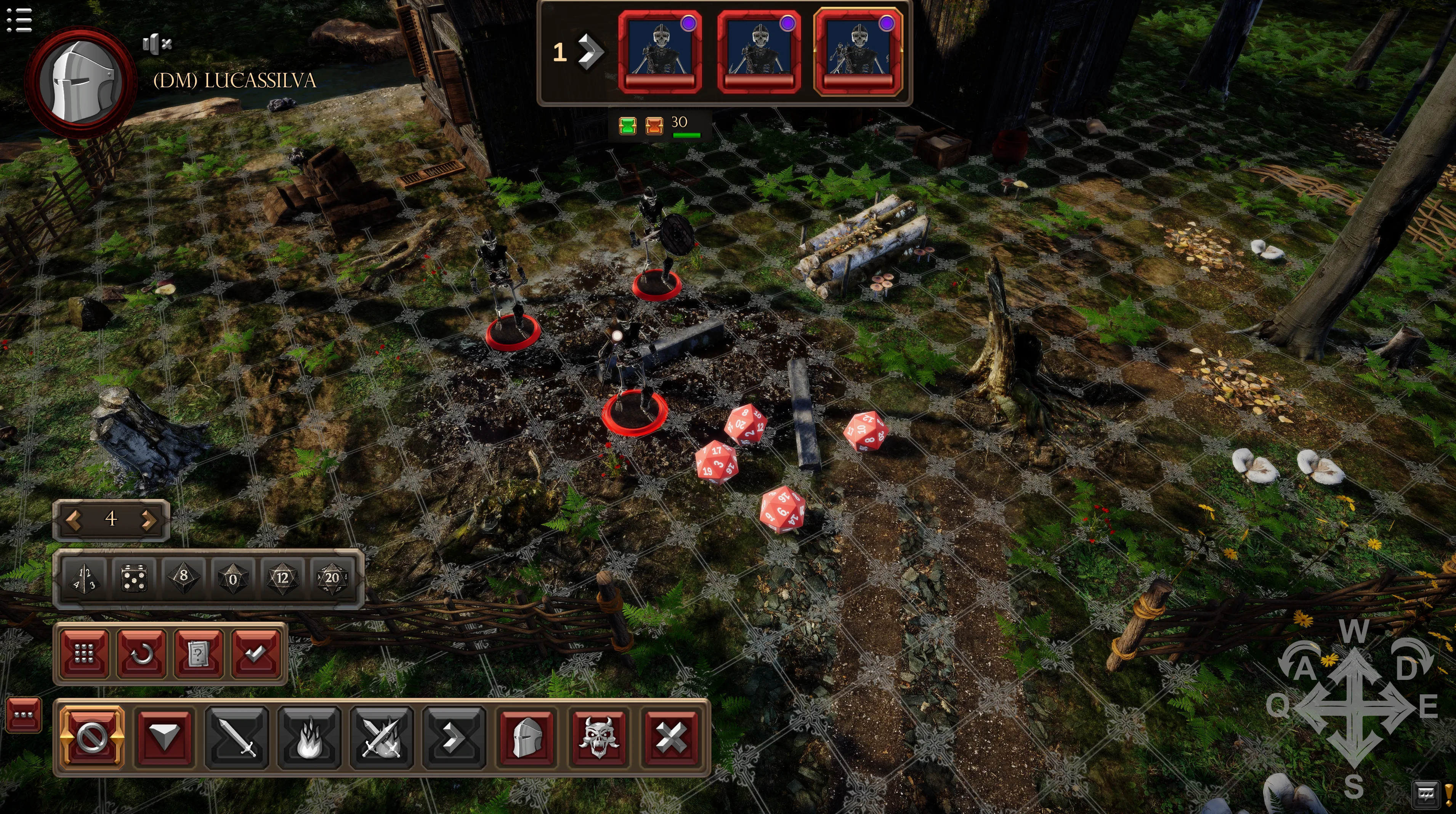Increase the dice count with right arrow
The width and height of the screenshot is (1456, 814).
pos(149,519)
